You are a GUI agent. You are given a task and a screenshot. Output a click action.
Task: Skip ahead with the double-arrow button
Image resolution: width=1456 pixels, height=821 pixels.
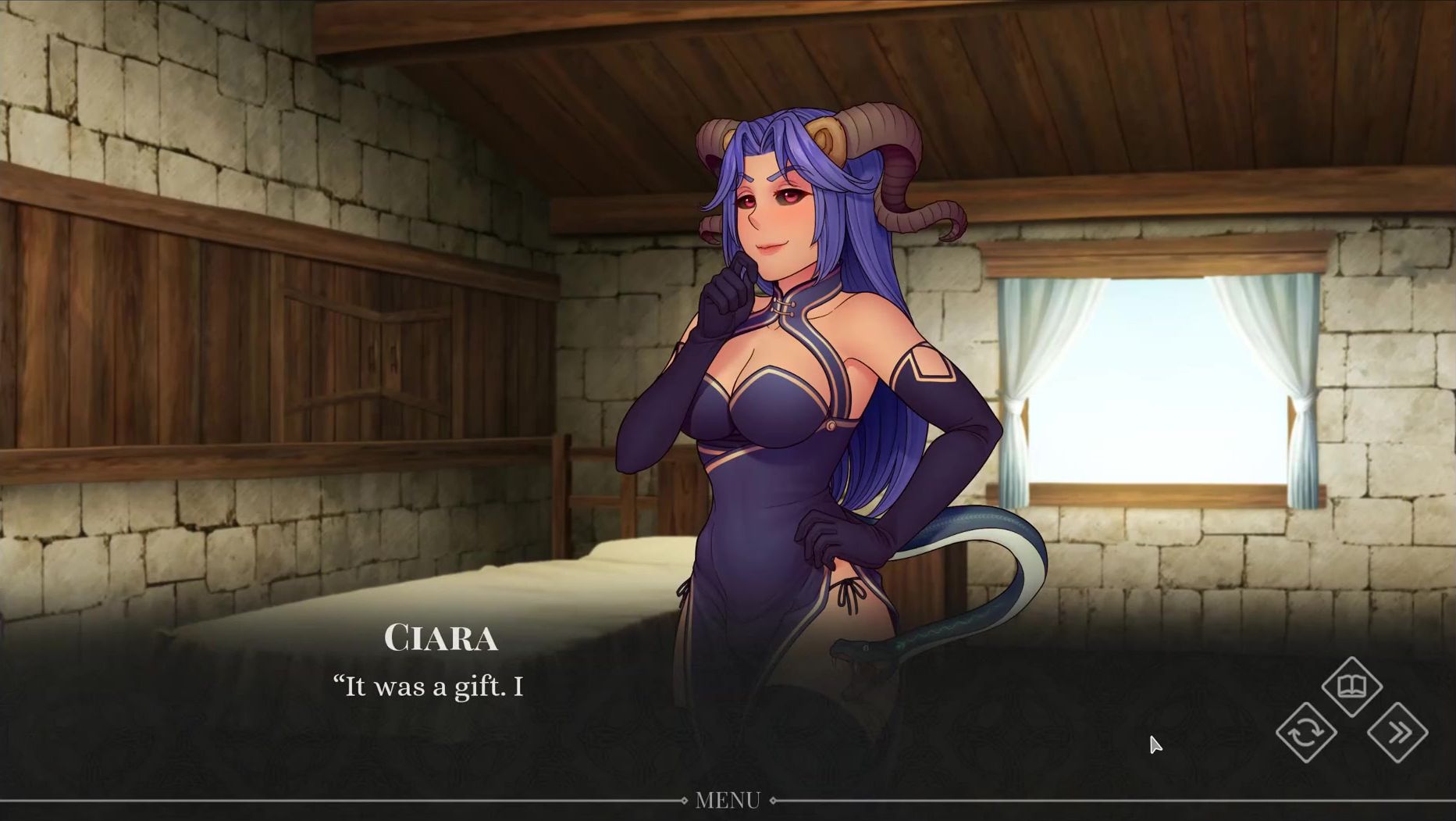coord(1397,733)
